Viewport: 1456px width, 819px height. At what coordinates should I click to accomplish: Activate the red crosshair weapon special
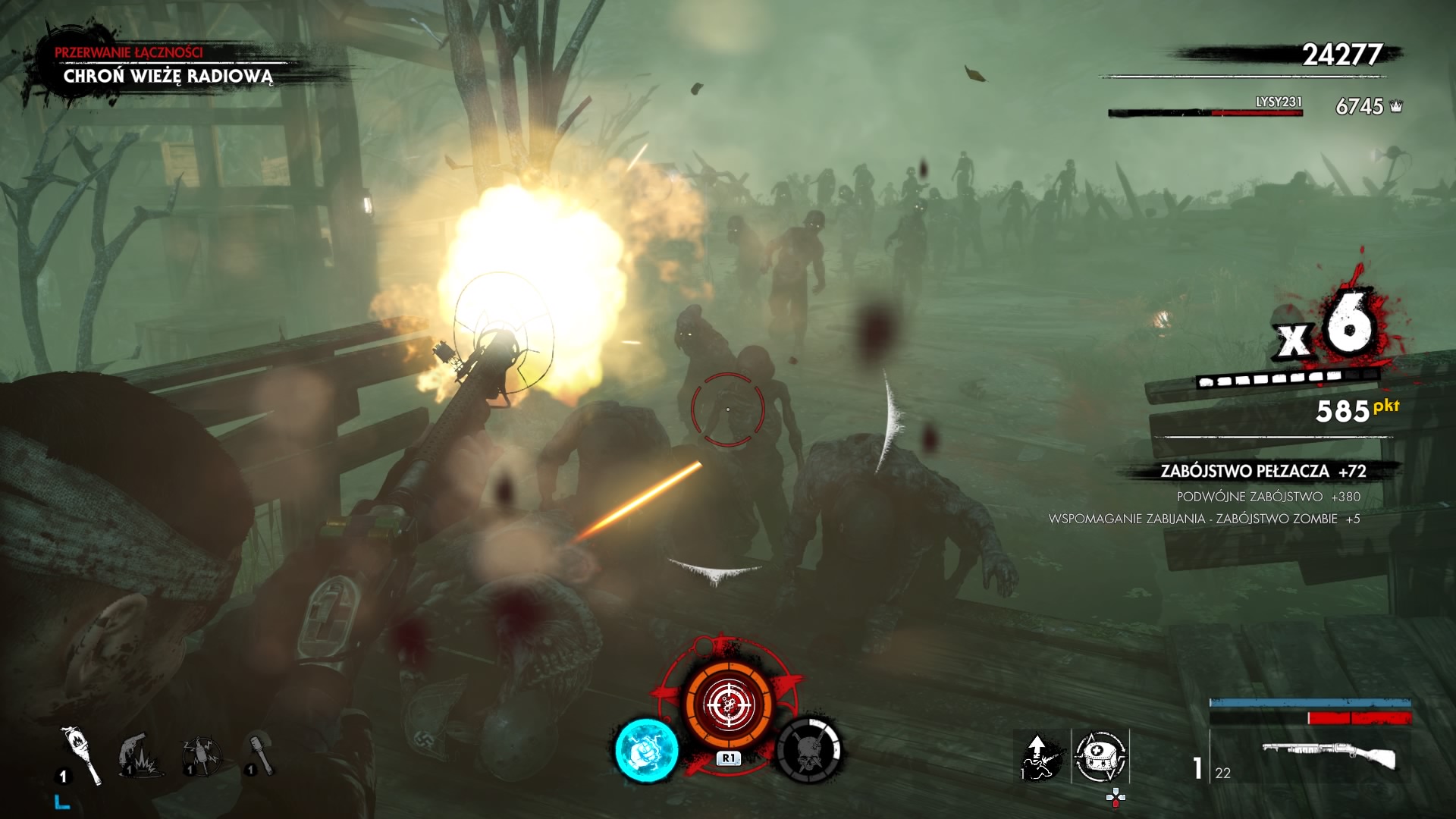pos(728,704)
